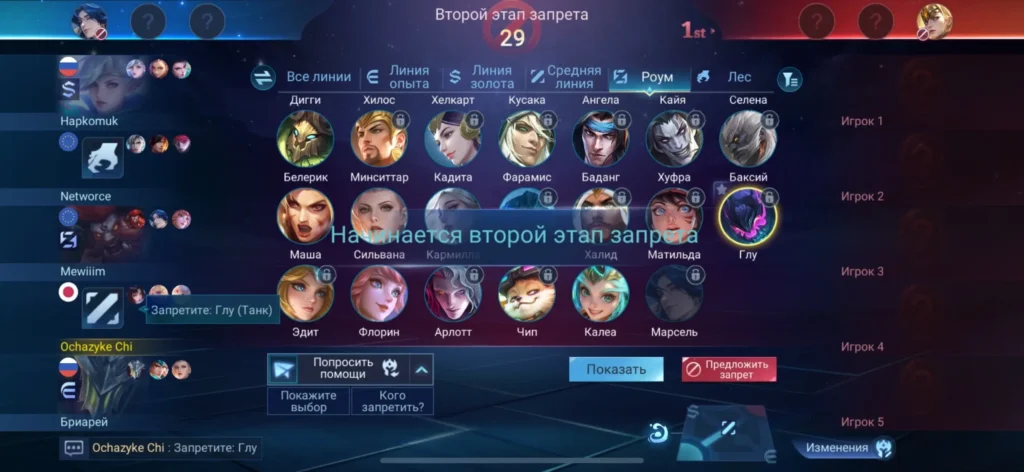The image size is (1024, 472).
Task: Select the Минситтар hero portrait
Action: (379, 138)
